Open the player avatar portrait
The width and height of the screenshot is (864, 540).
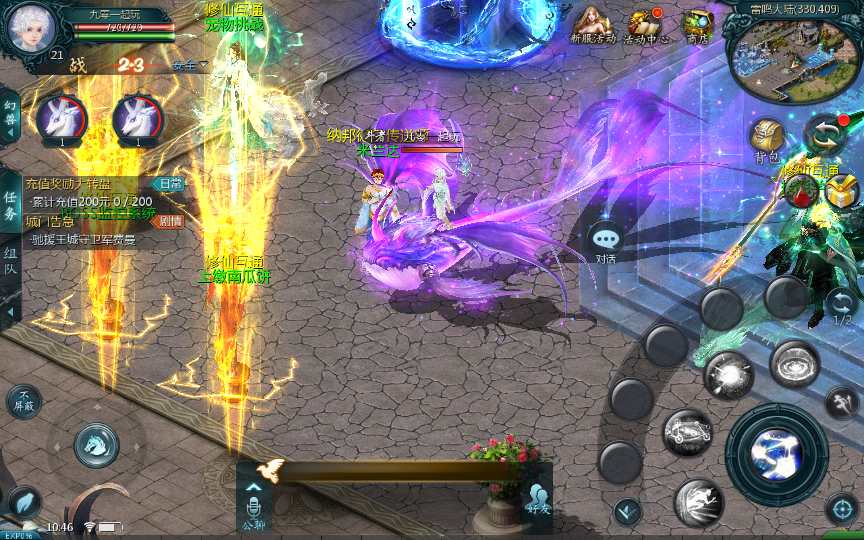pyautogui.click(x=30, y=28)
